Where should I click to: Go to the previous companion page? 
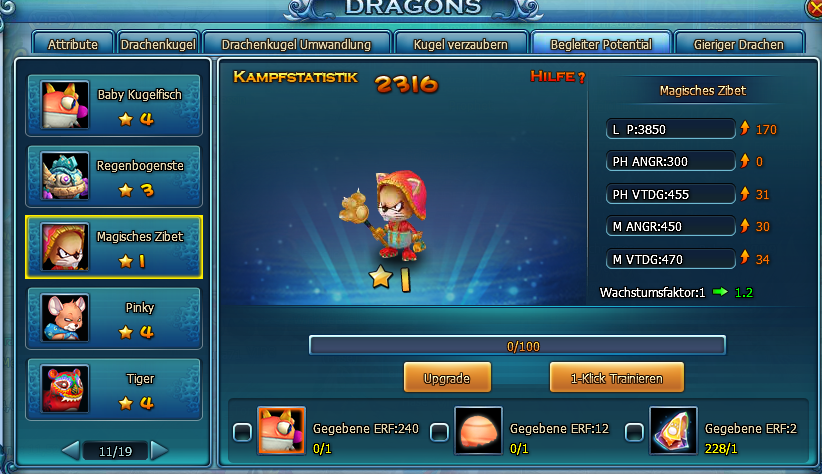coord(70,450)
